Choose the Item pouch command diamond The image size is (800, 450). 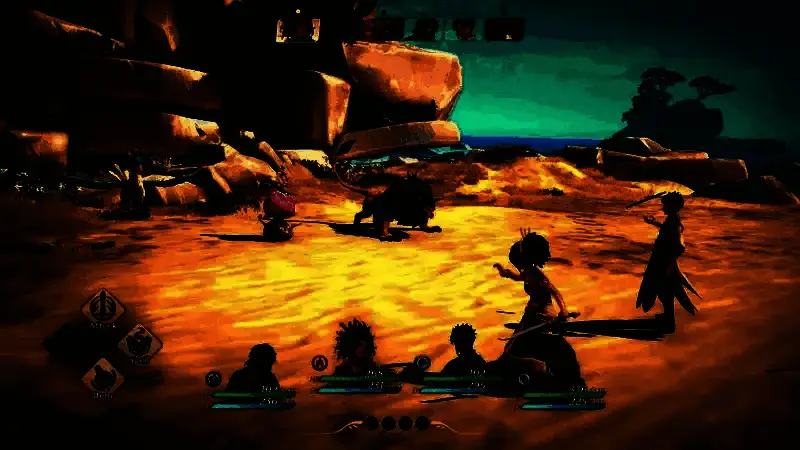click(102, 377)
